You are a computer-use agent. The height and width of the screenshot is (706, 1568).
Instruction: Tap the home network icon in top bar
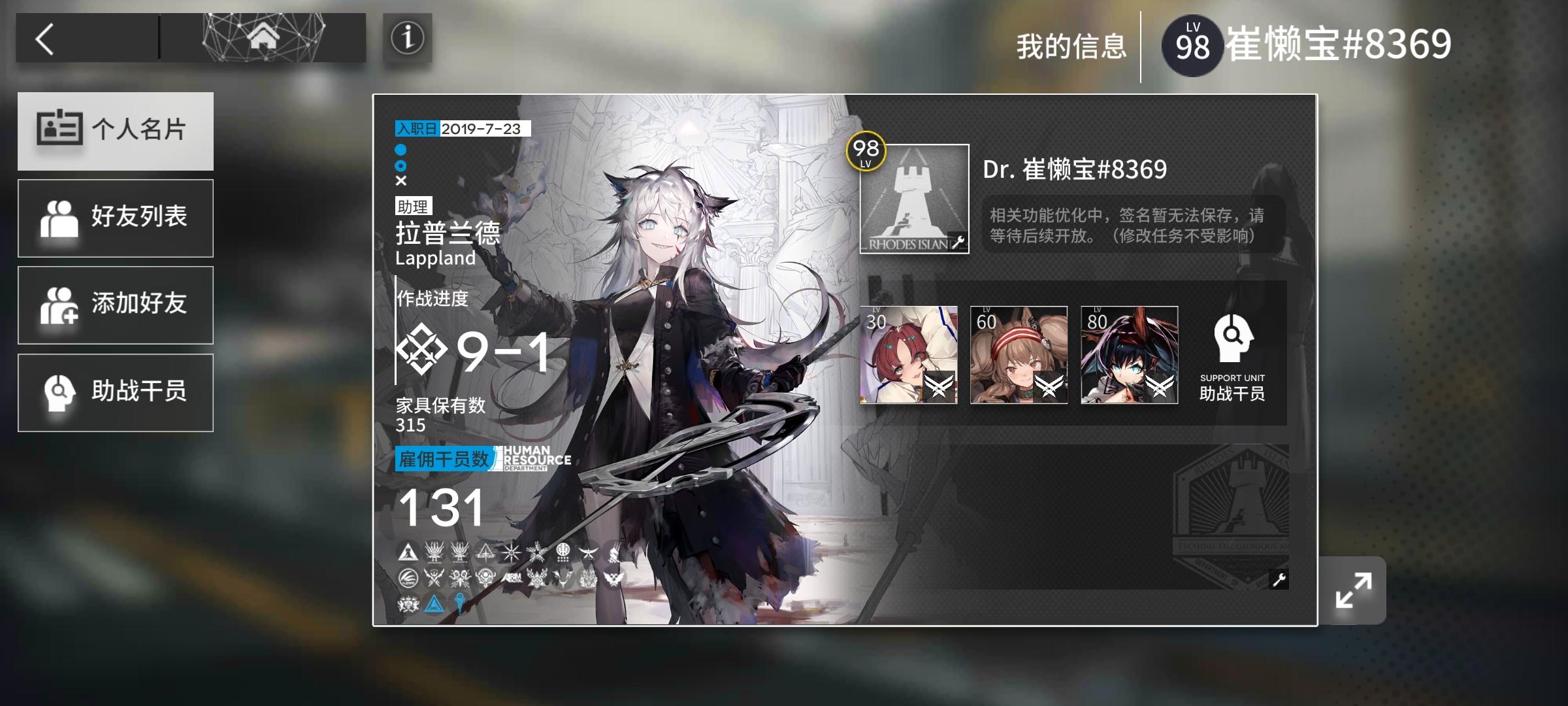pos(262,36)
